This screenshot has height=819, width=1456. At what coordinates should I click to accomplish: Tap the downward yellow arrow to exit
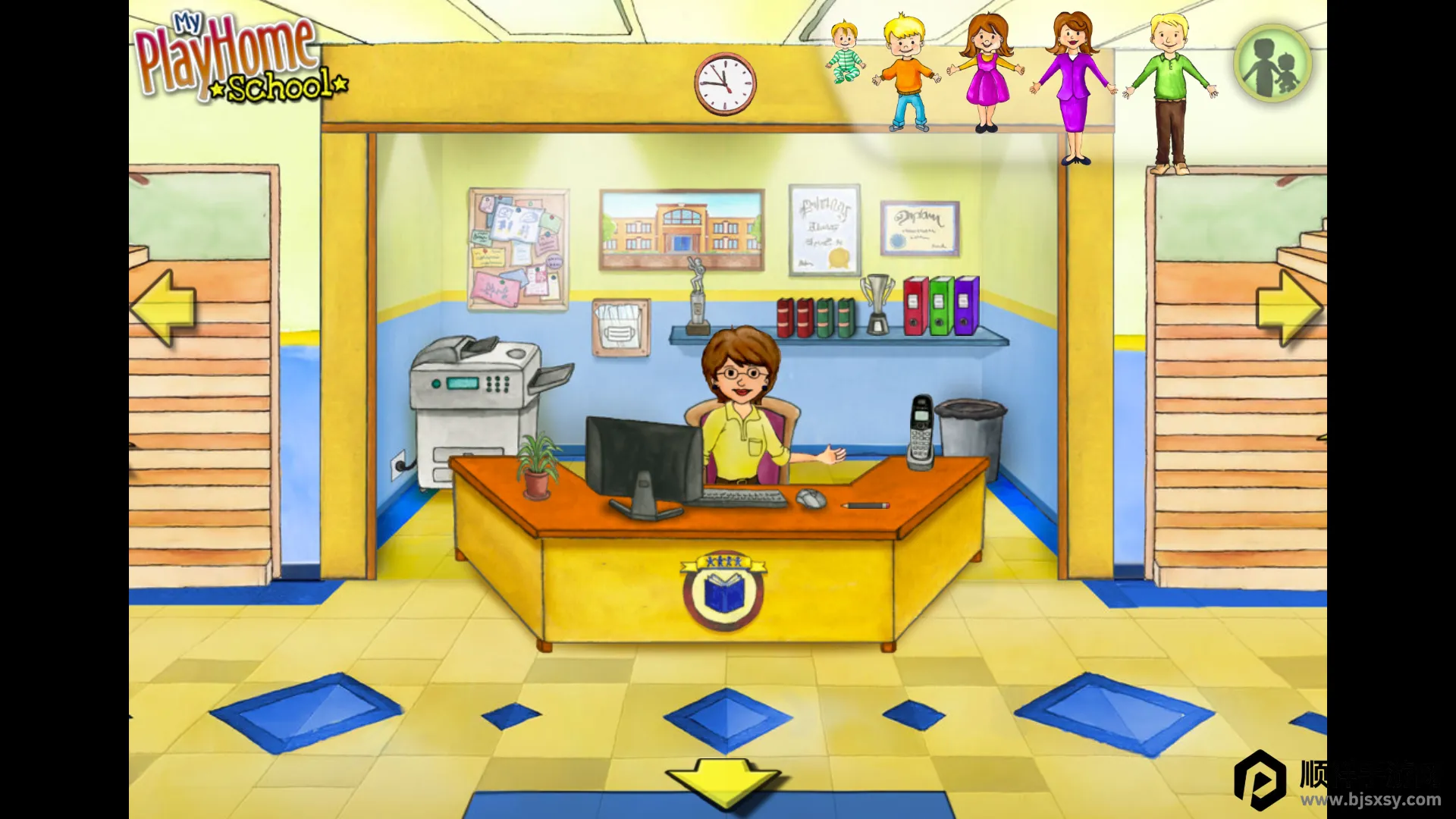click(723, 783)
